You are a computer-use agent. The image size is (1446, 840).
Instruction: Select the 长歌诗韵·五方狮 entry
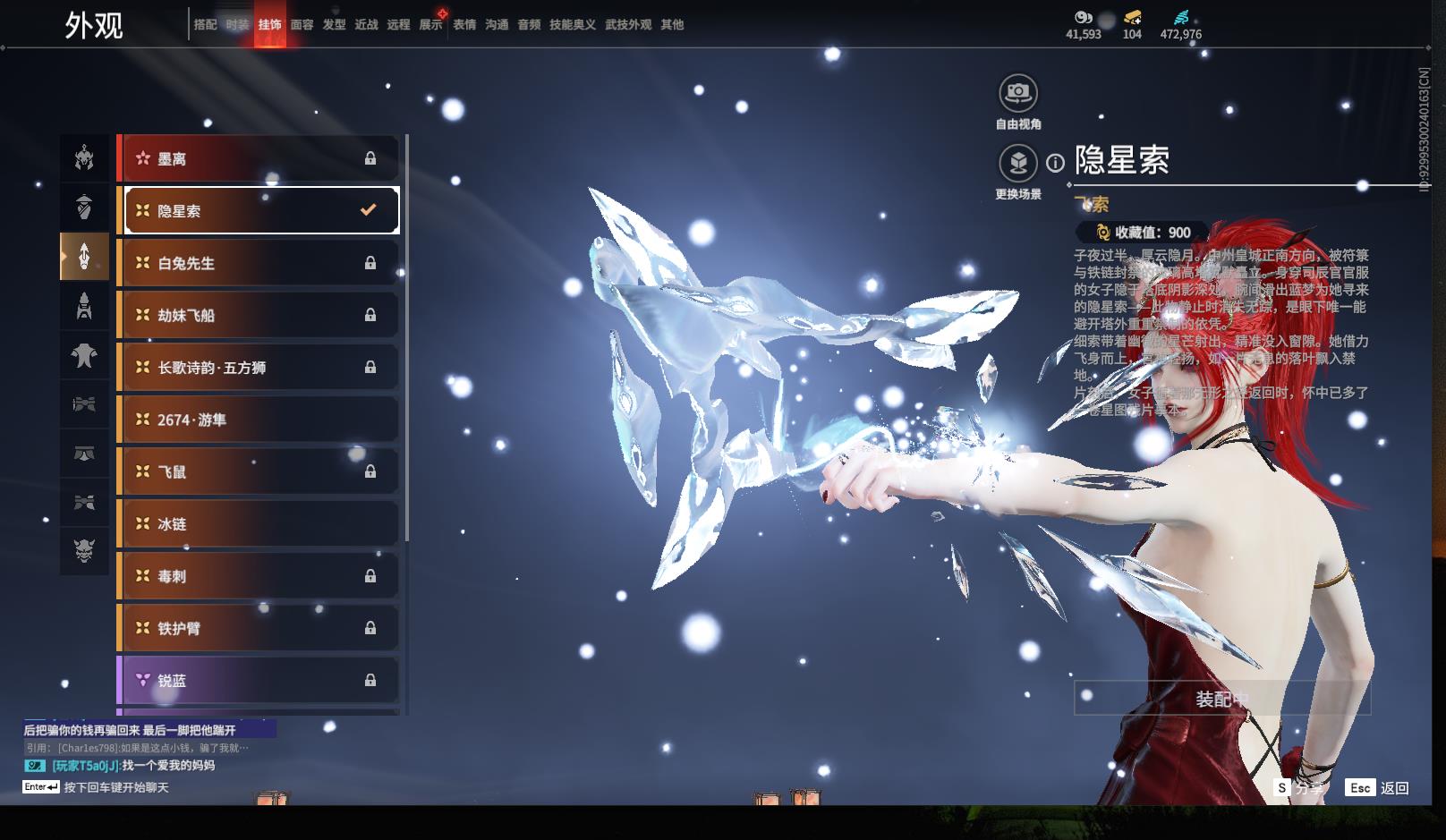point(259,367)
